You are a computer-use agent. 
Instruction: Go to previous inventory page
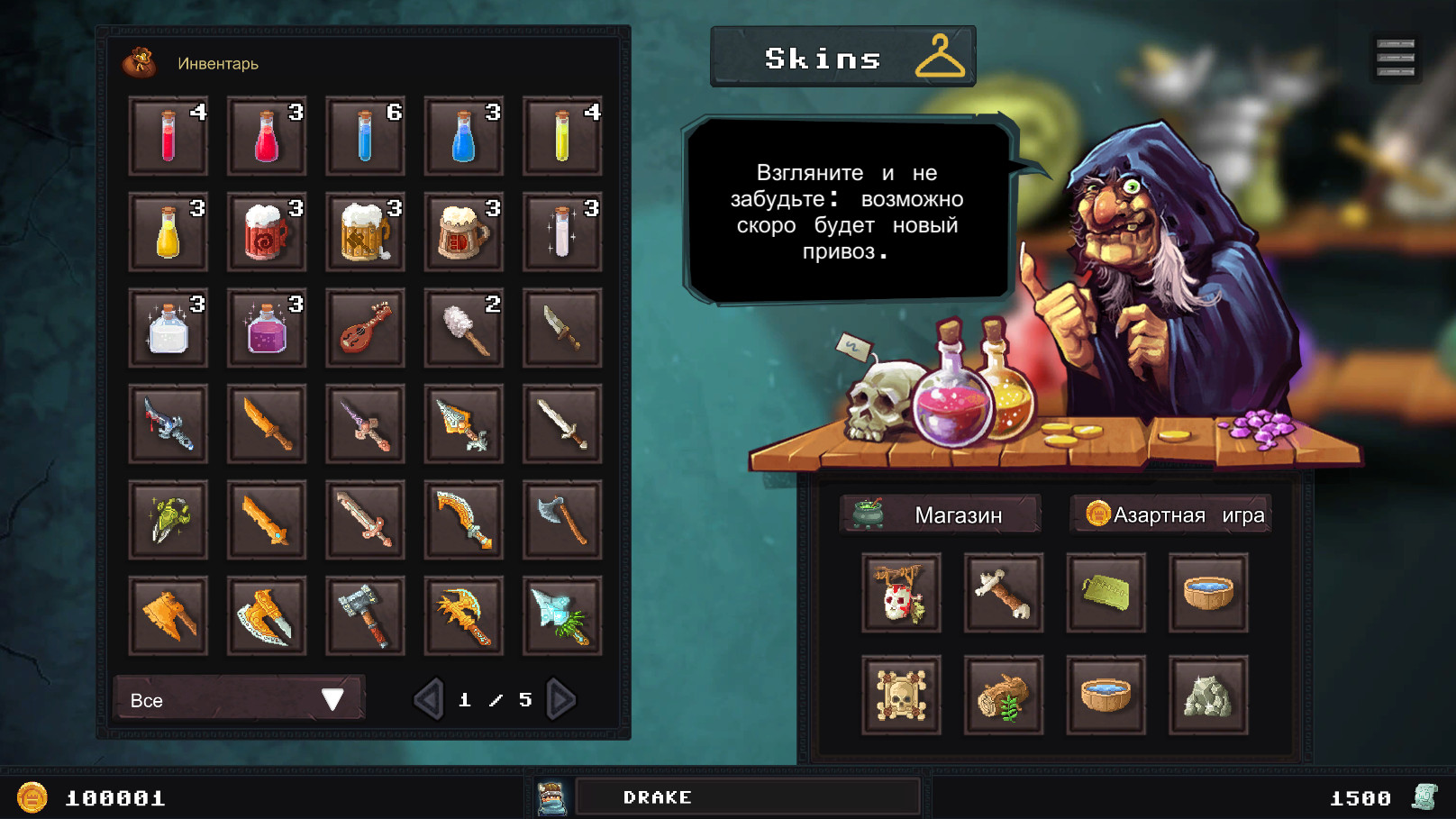tap(429, 699)
